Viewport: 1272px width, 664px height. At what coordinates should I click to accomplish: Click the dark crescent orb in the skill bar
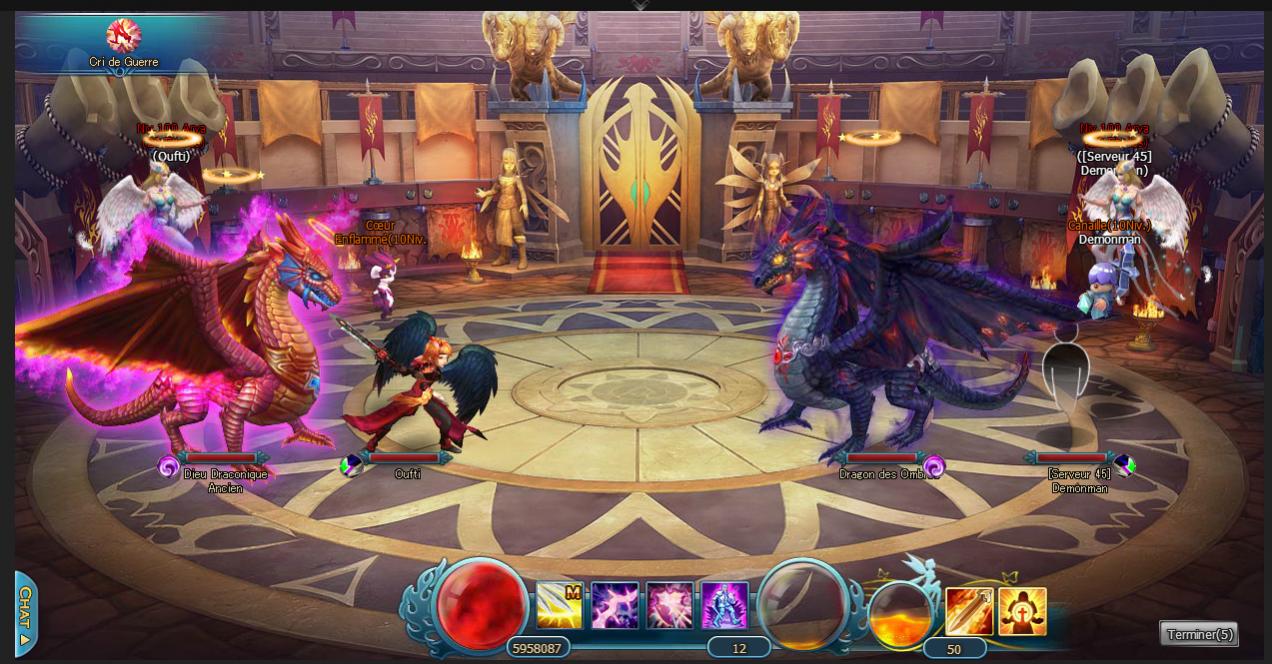(803, 603)
